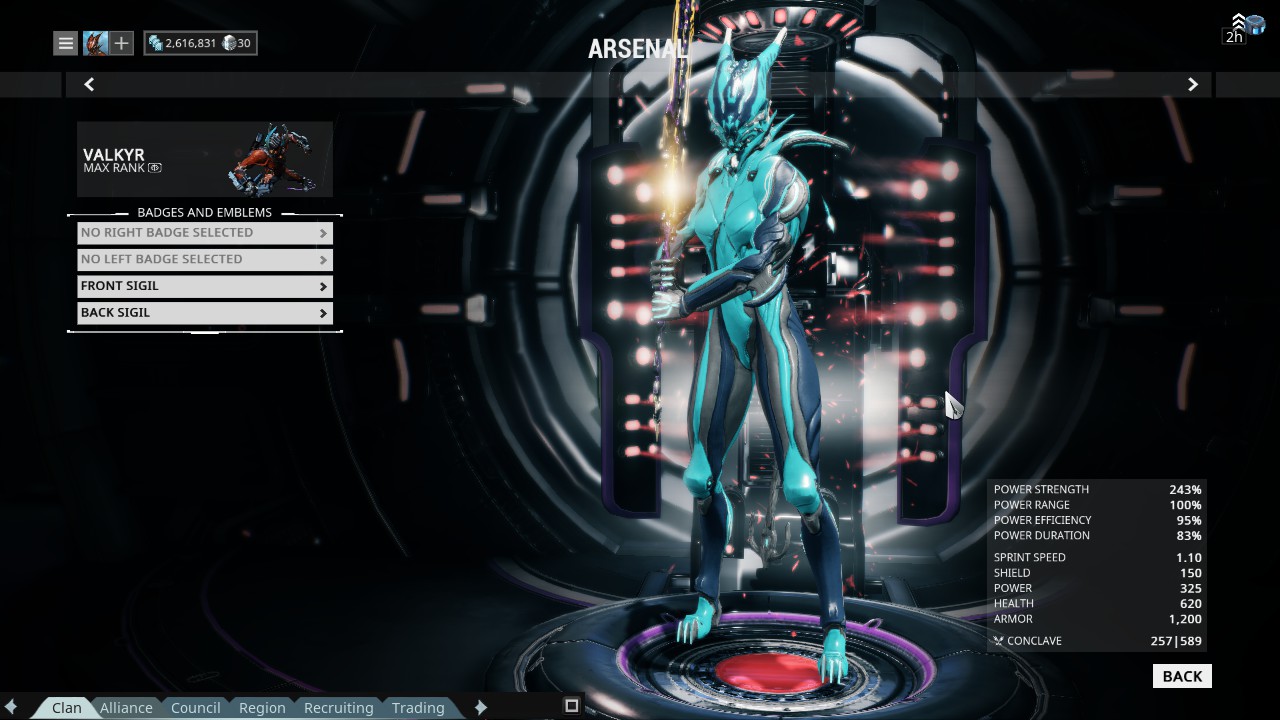Image resolution: width=1280 pixels, height=720 pixels.
Task: Go to previous arsenal page arrow
Action: (89, 85)
